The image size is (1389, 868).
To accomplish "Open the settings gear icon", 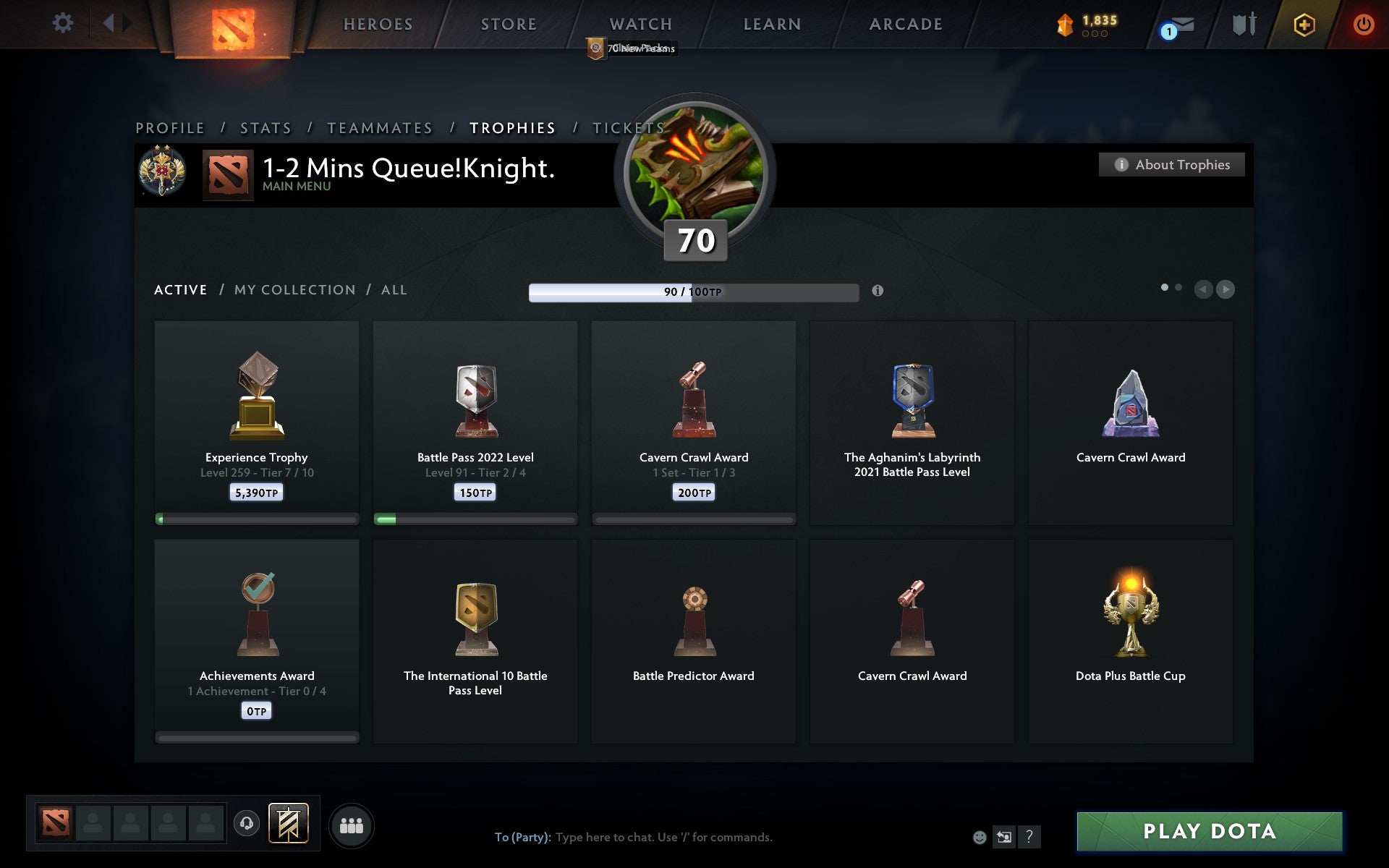I will [64, 23].
